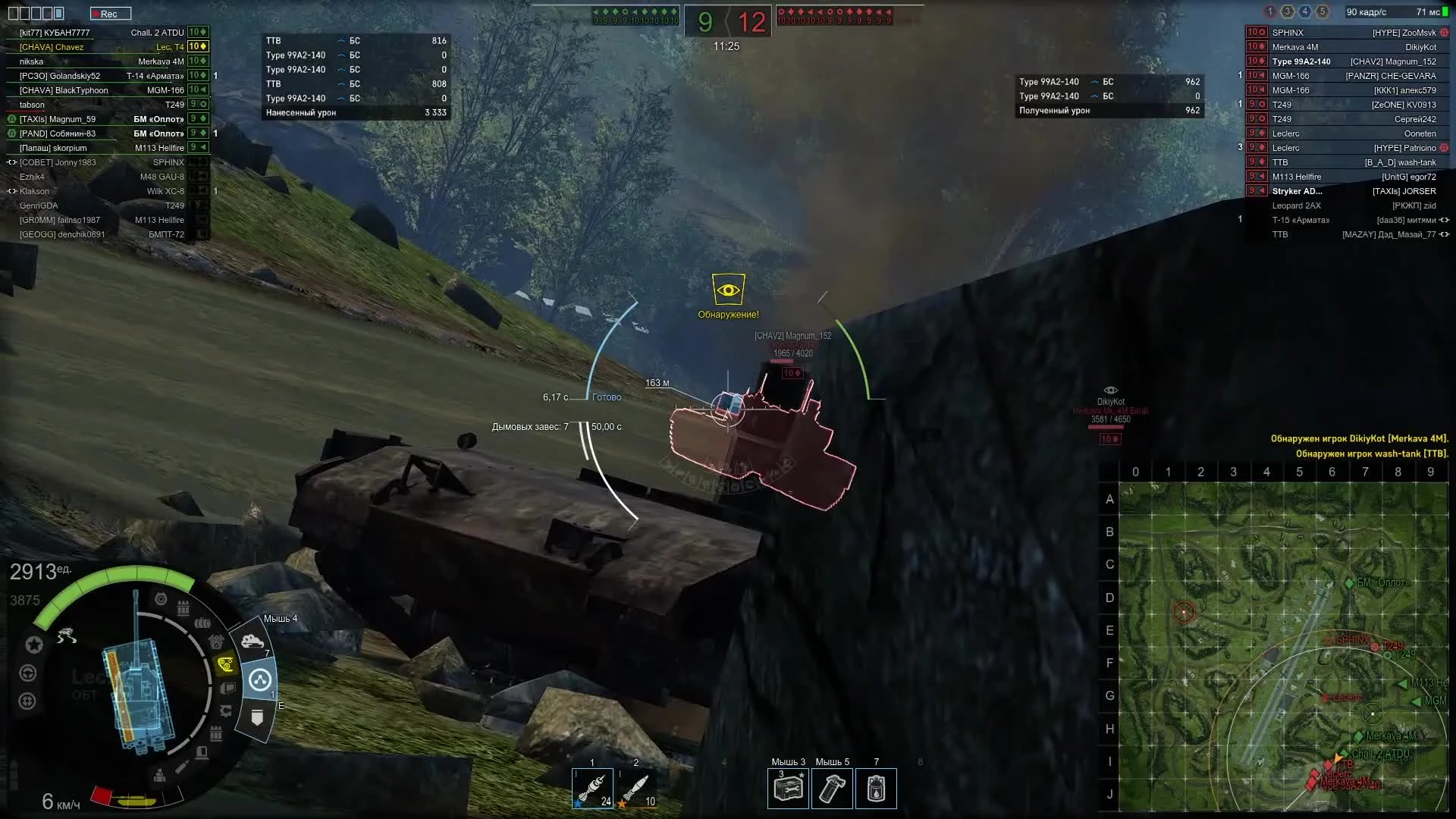Click the yellow Обнаружение! detection eye
1456x819 pixels.
click(728, 288)
